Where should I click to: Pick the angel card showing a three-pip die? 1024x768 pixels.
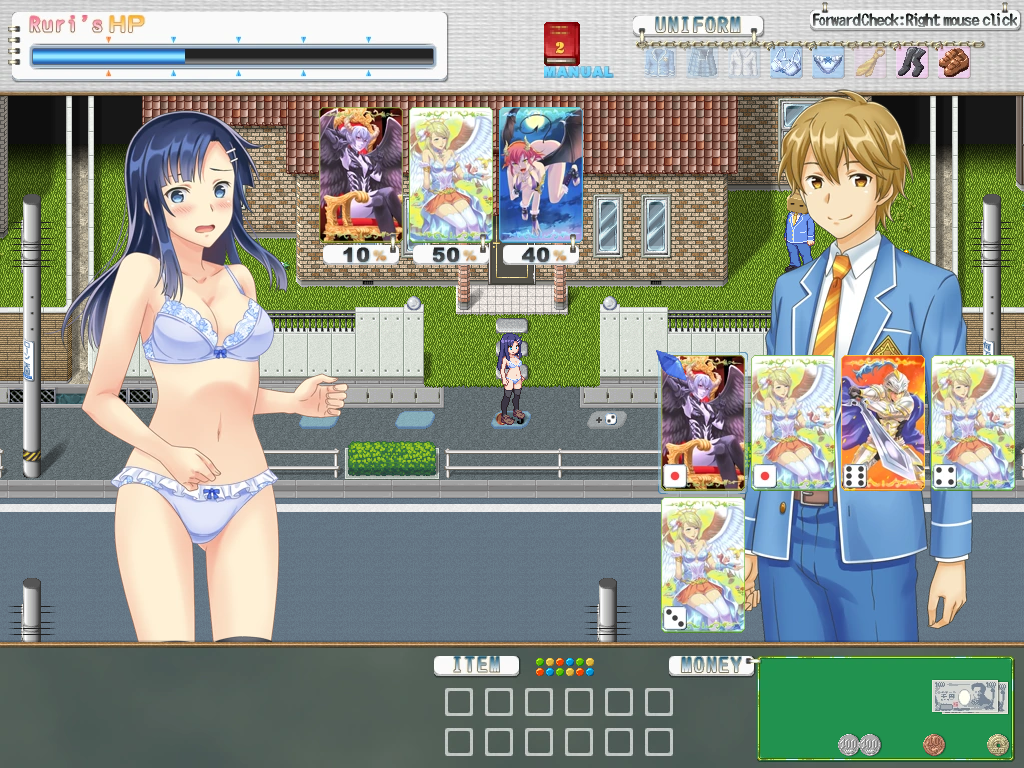(x=703, y=564)
